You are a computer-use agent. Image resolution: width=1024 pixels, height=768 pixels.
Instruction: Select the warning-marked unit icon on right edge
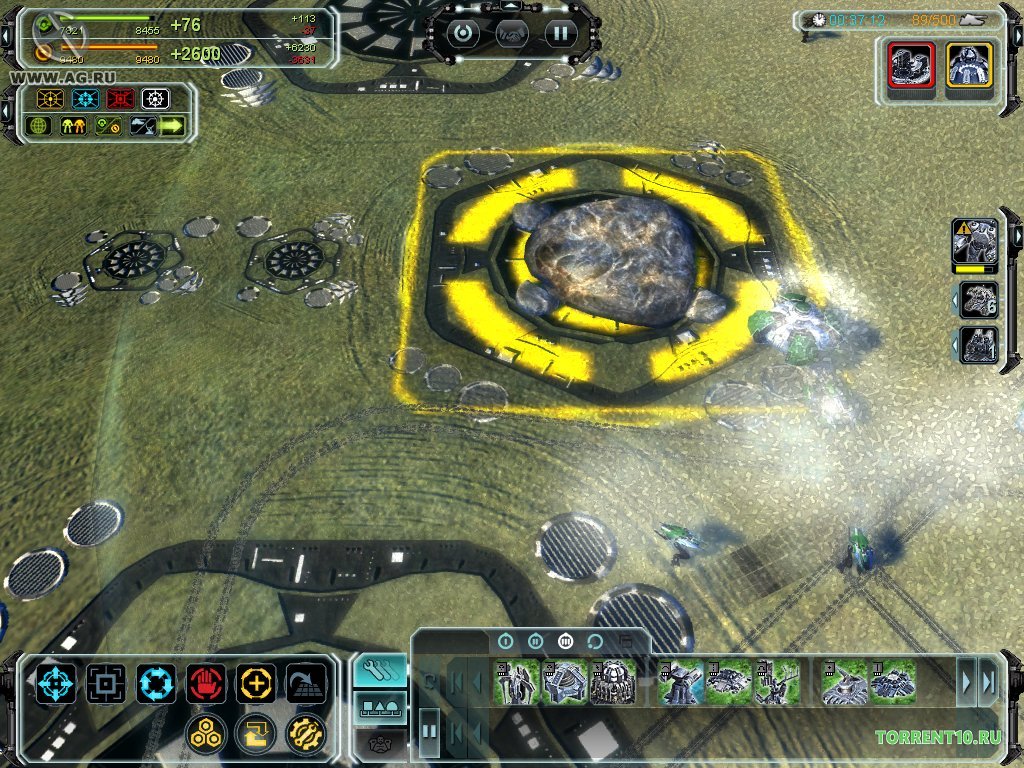click(974, 242)
